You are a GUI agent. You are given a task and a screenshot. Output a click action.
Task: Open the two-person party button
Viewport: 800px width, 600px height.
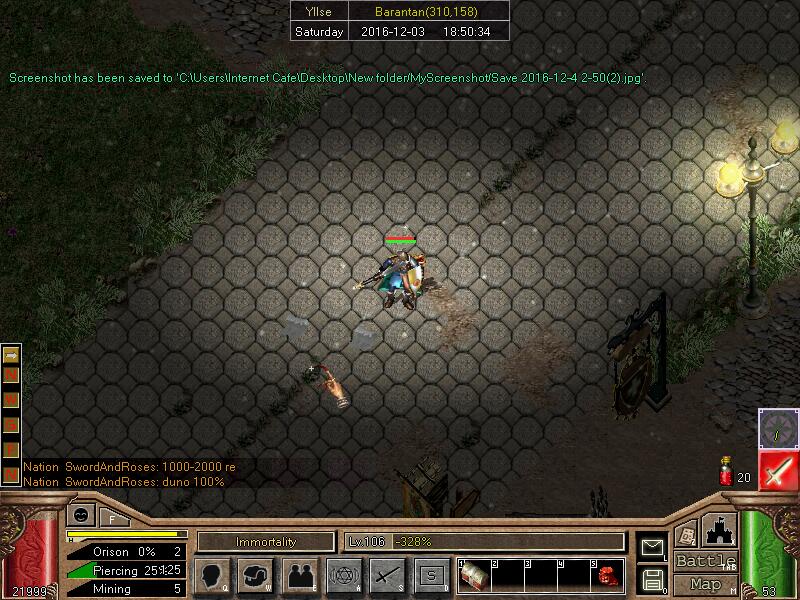299,575
